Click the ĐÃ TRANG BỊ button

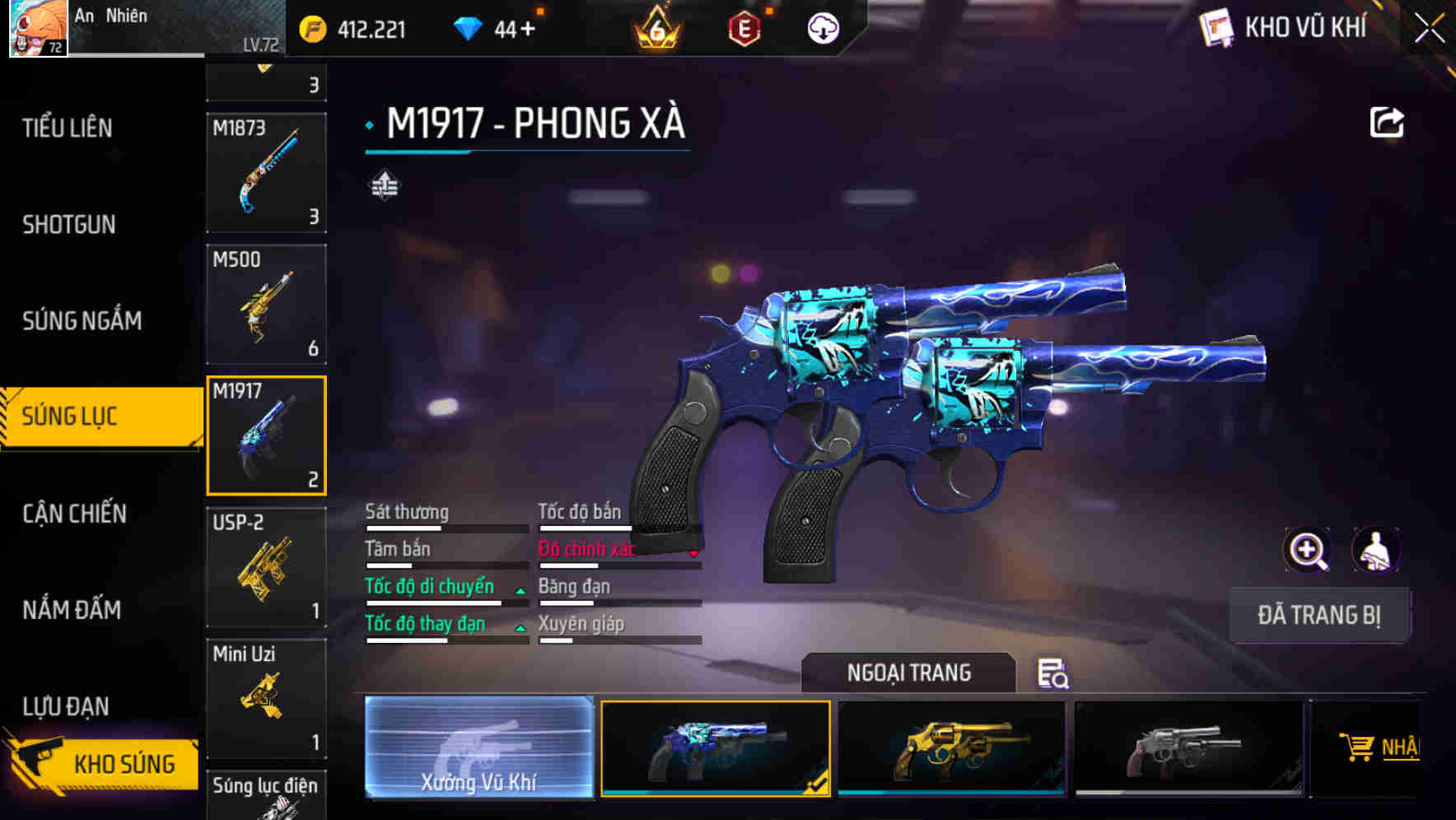(1319, 615)
